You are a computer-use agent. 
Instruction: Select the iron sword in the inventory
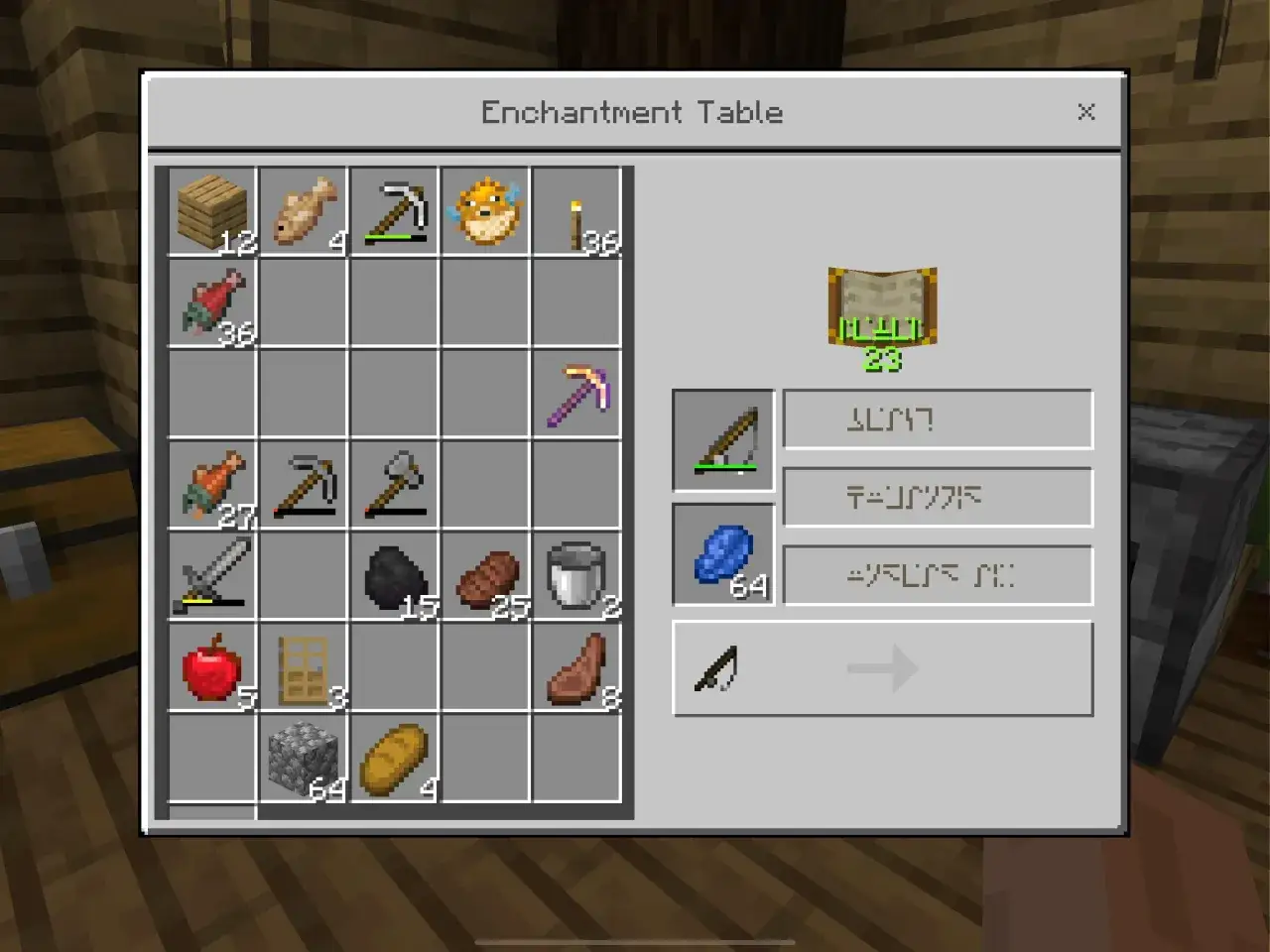pyautogui.click(x=212, y=575)
